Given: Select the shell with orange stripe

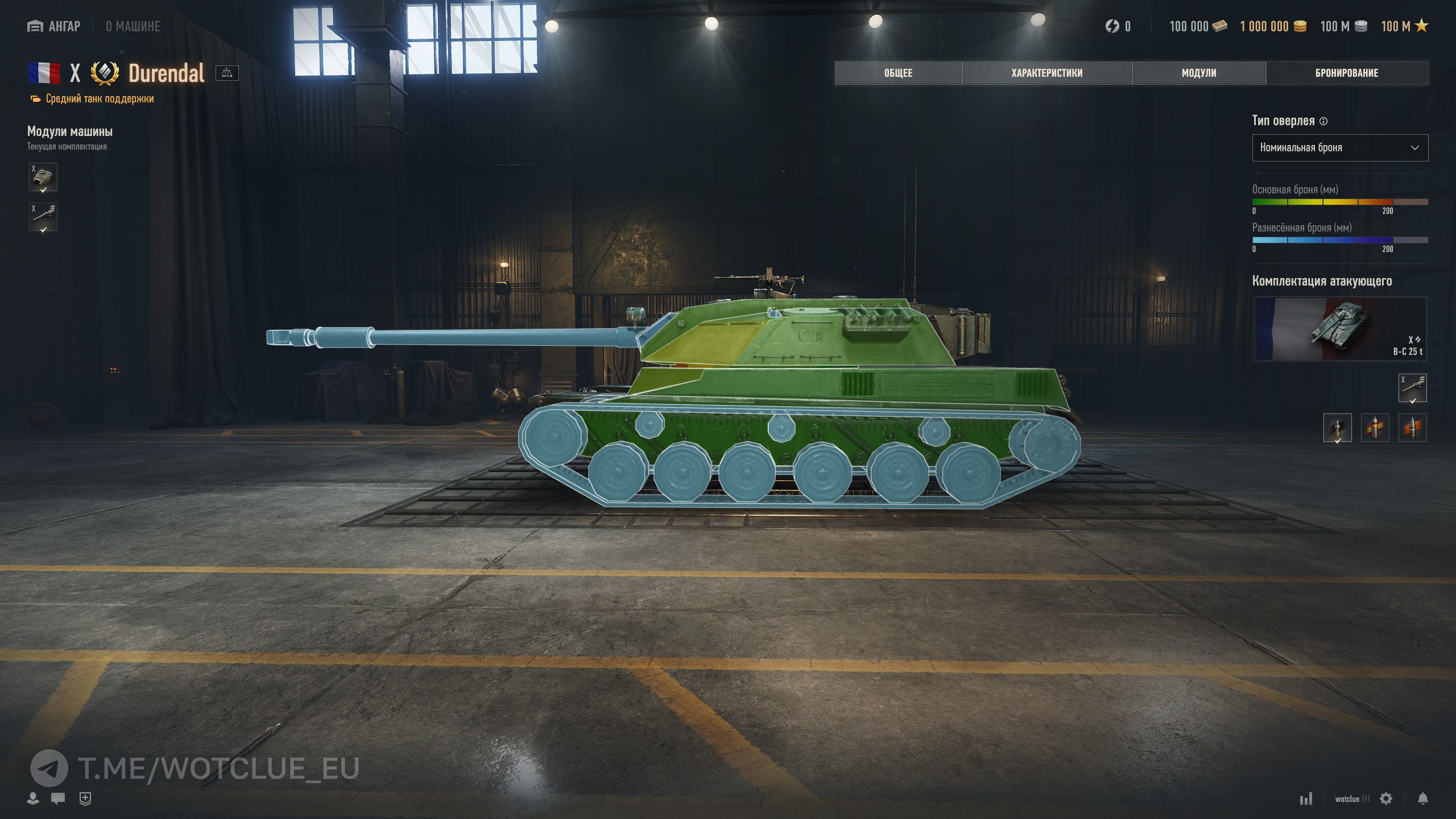Looking at the screenshot, I should click(x=1412, y=428).
